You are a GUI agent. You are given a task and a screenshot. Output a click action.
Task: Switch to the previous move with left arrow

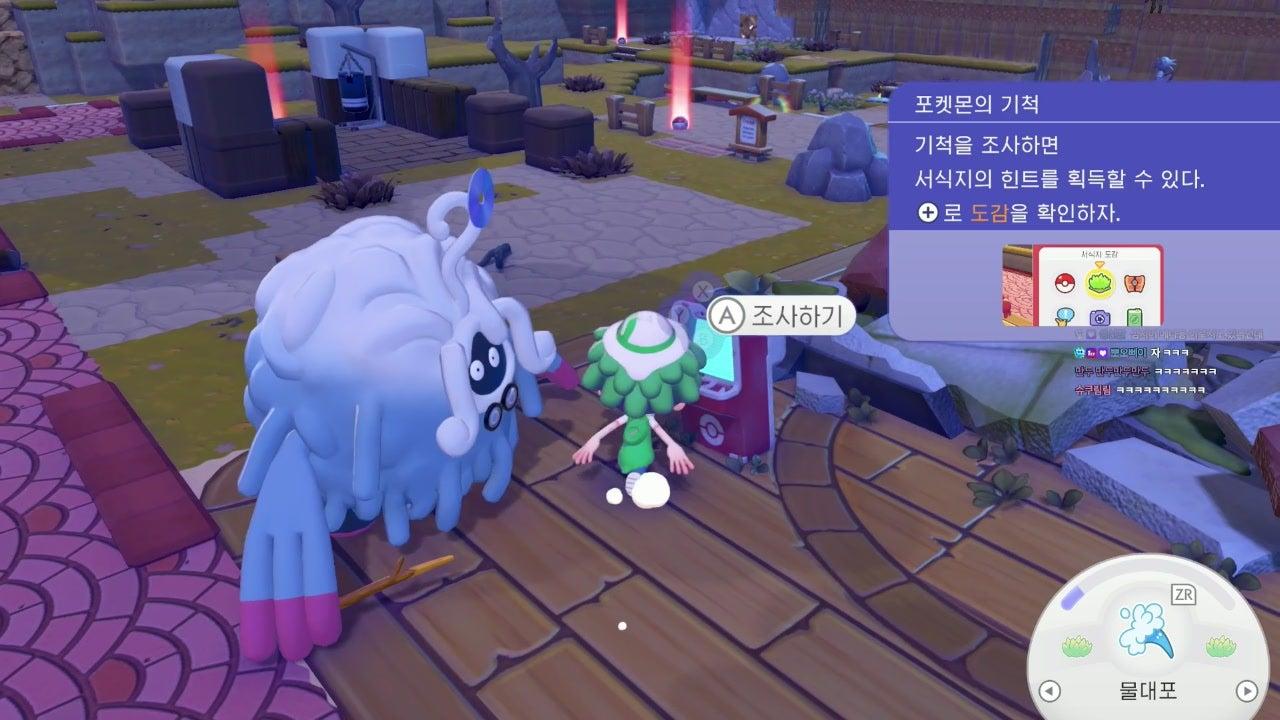tap(1049, 690)
